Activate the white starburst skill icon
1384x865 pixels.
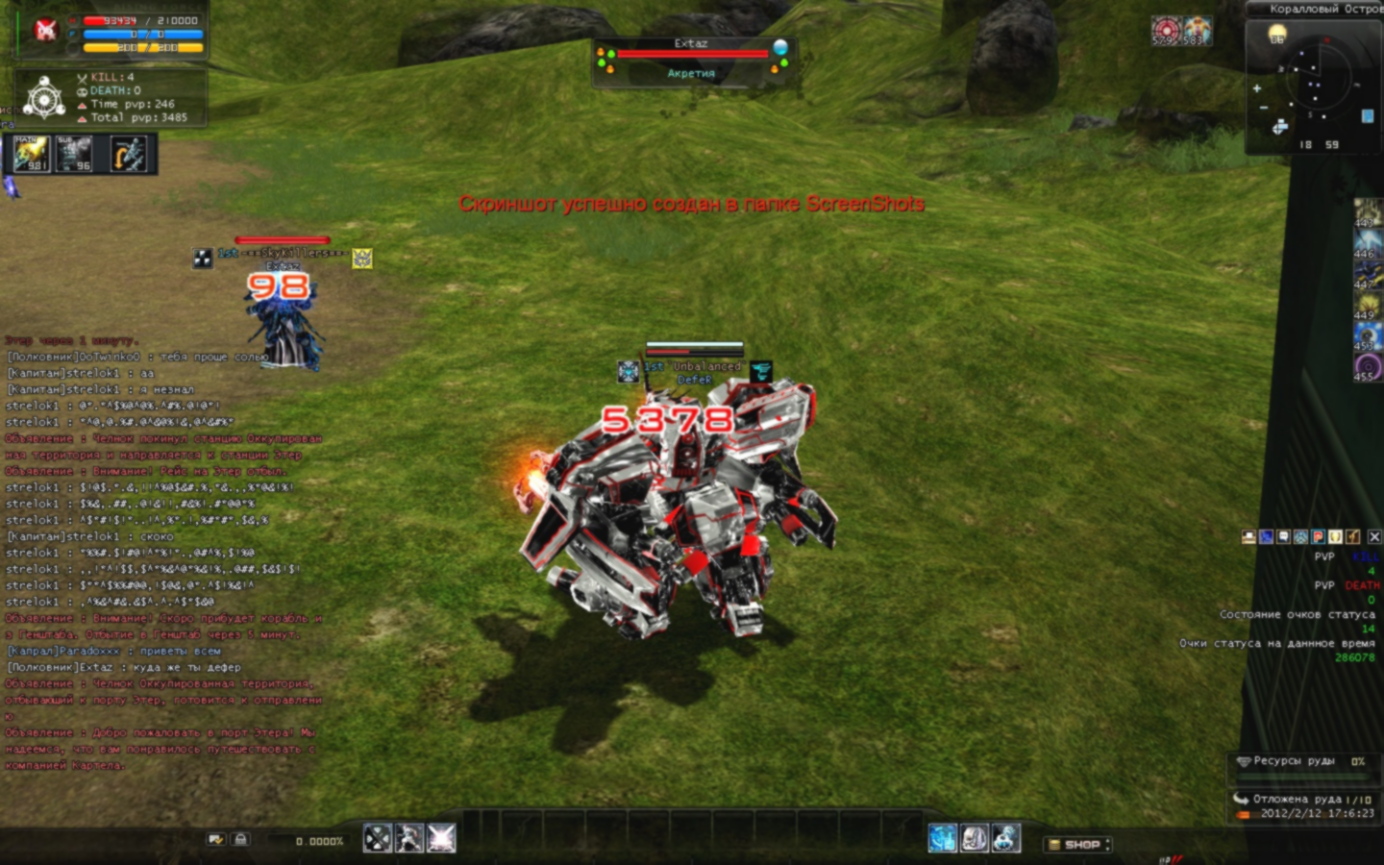pyautogui.click(x=441, y=838)
